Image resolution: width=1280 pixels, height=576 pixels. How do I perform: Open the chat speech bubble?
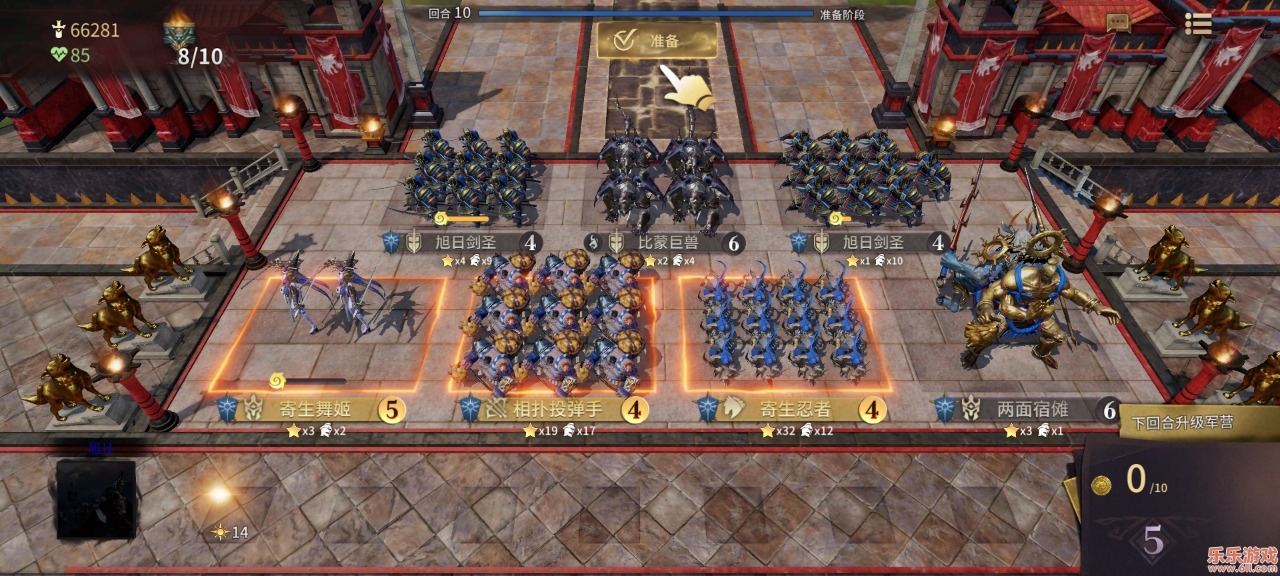coord(1118,21)
